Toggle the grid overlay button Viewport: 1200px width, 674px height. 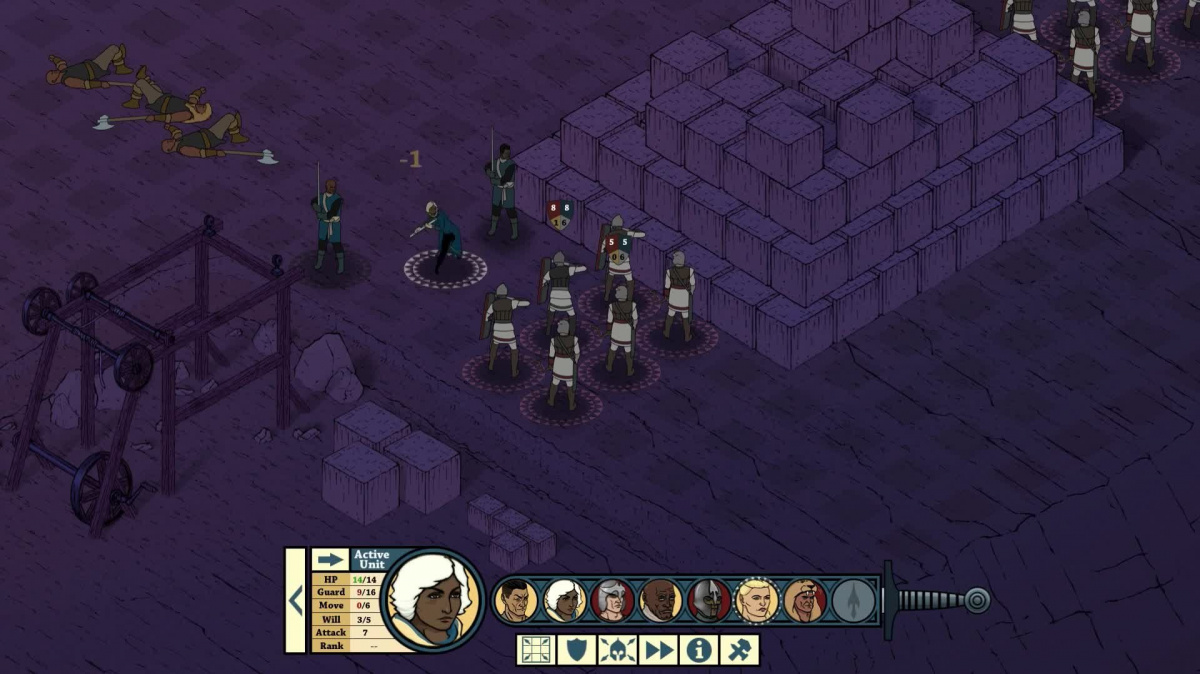[x=535, y=650]
